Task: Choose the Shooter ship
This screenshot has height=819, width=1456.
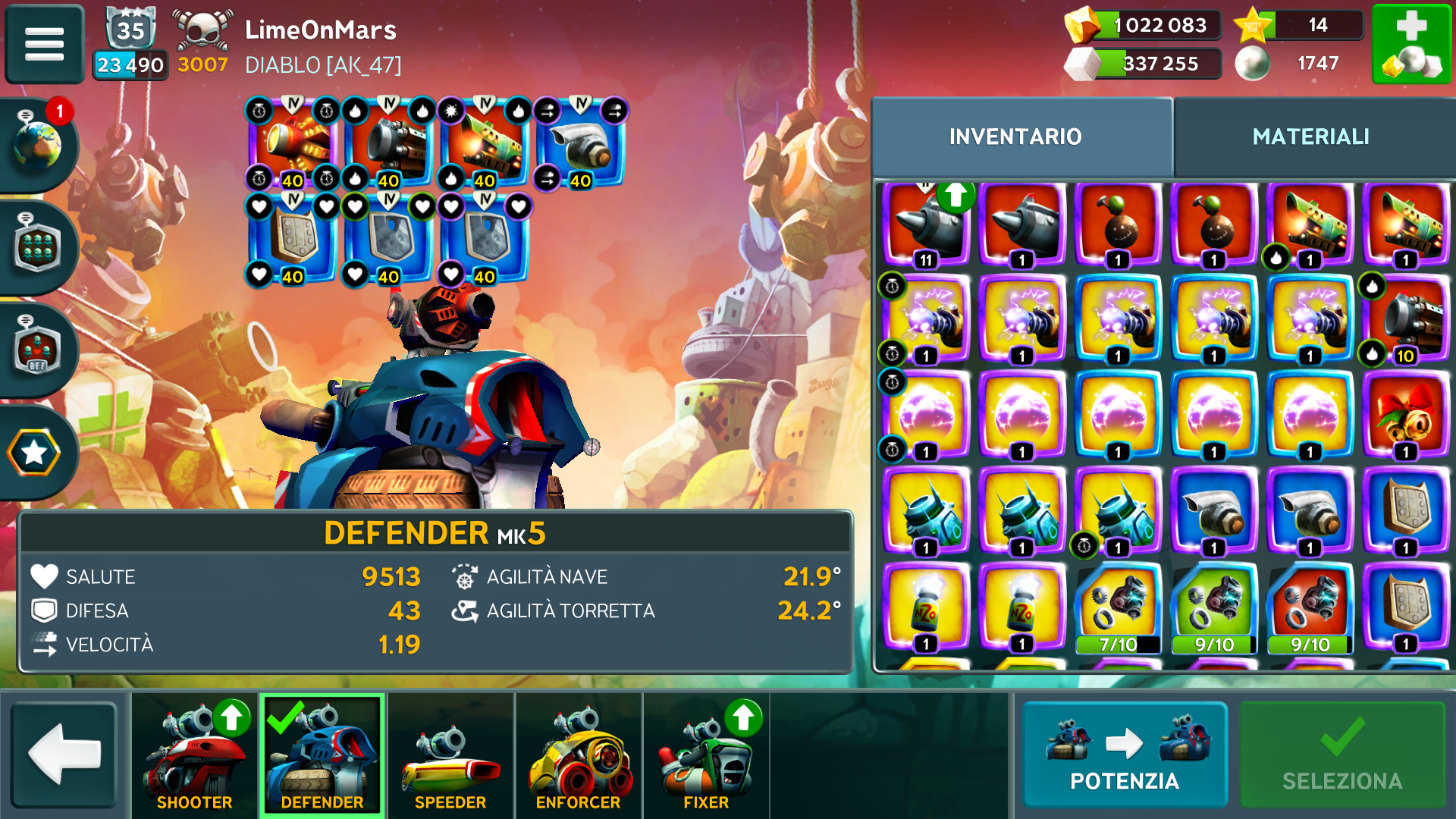Action: 194,756
